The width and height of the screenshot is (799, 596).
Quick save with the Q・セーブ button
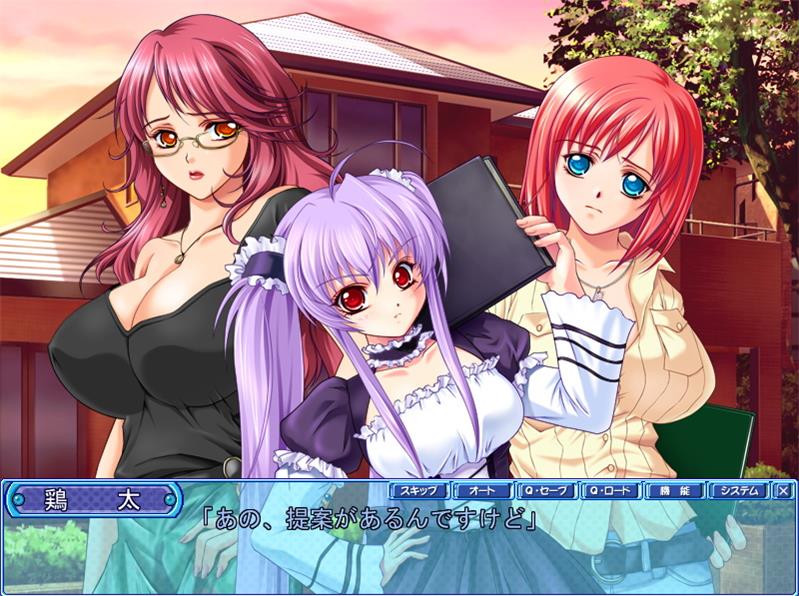click(546, 491)
